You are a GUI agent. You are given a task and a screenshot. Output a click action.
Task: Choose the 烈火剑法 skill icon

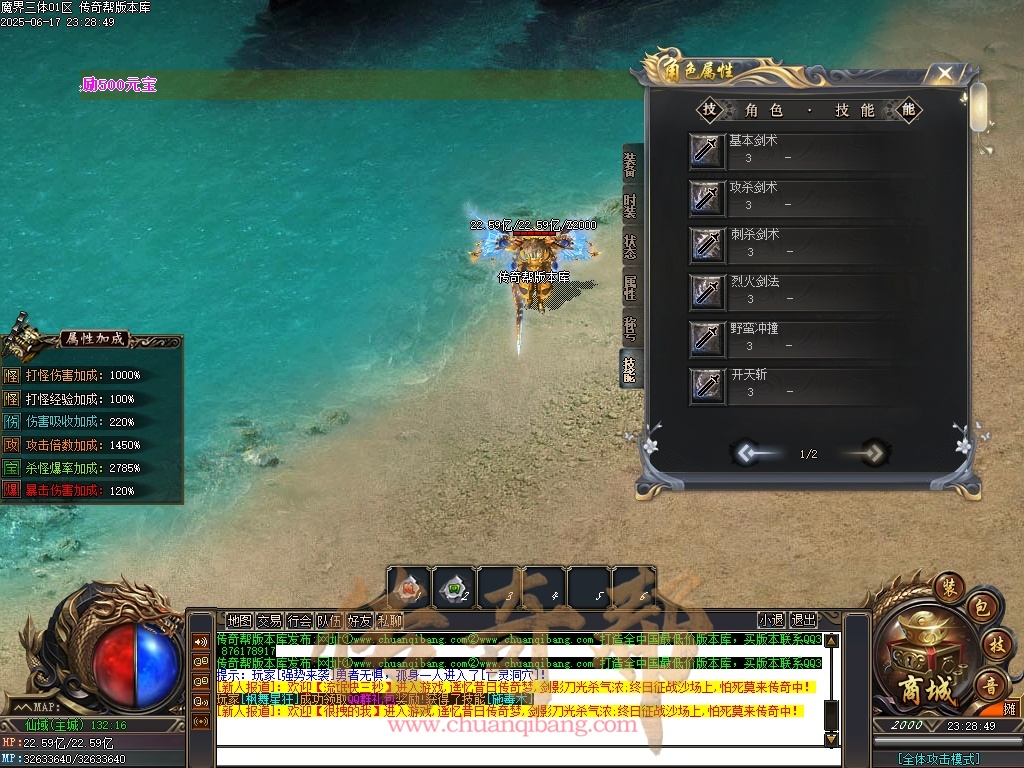pyautogui.click(x=707, y=291)
